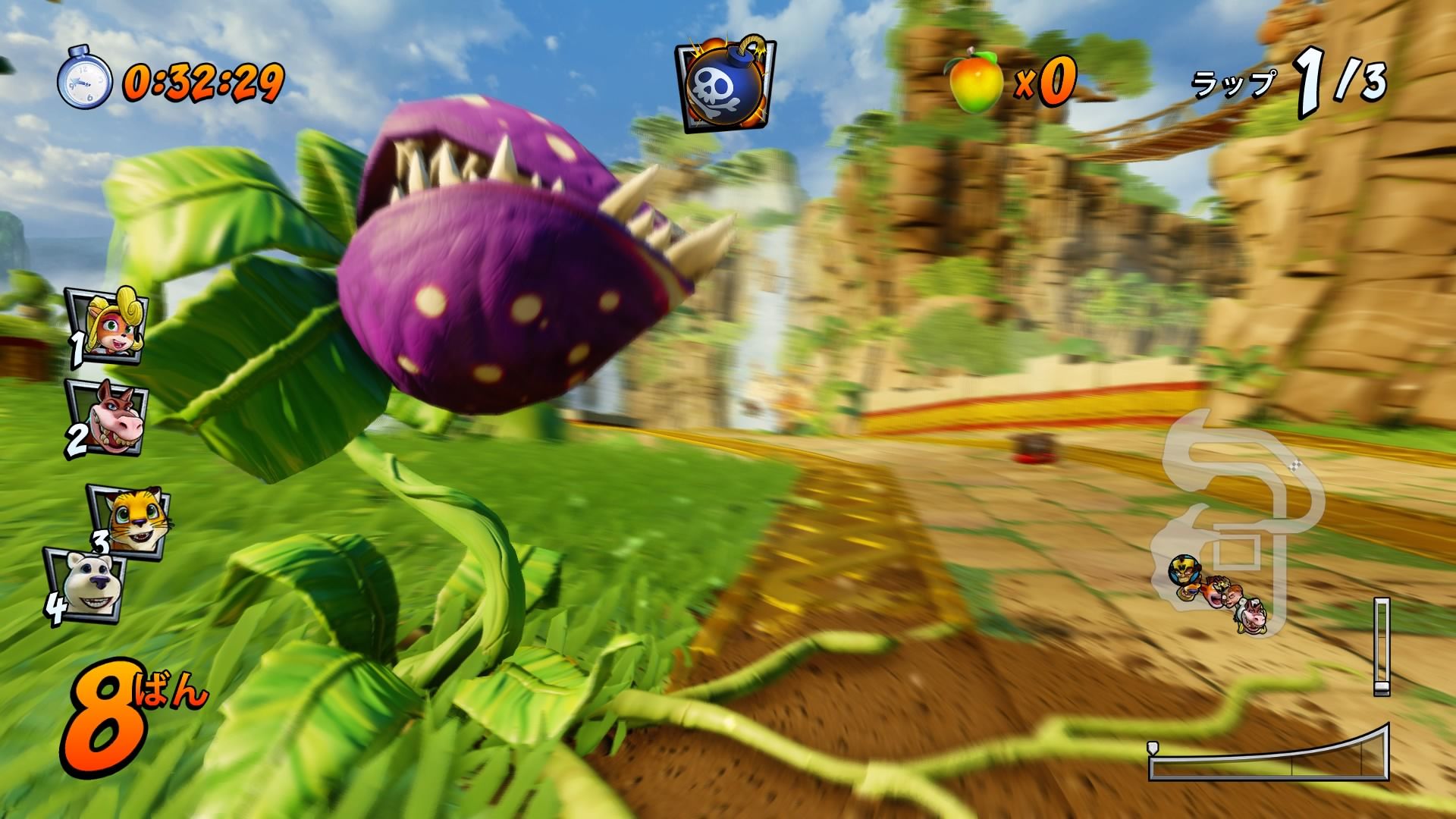1456x819 pixels.
Task: Pick the tiger racer's third-place portrait
Action: pos(129,518)
